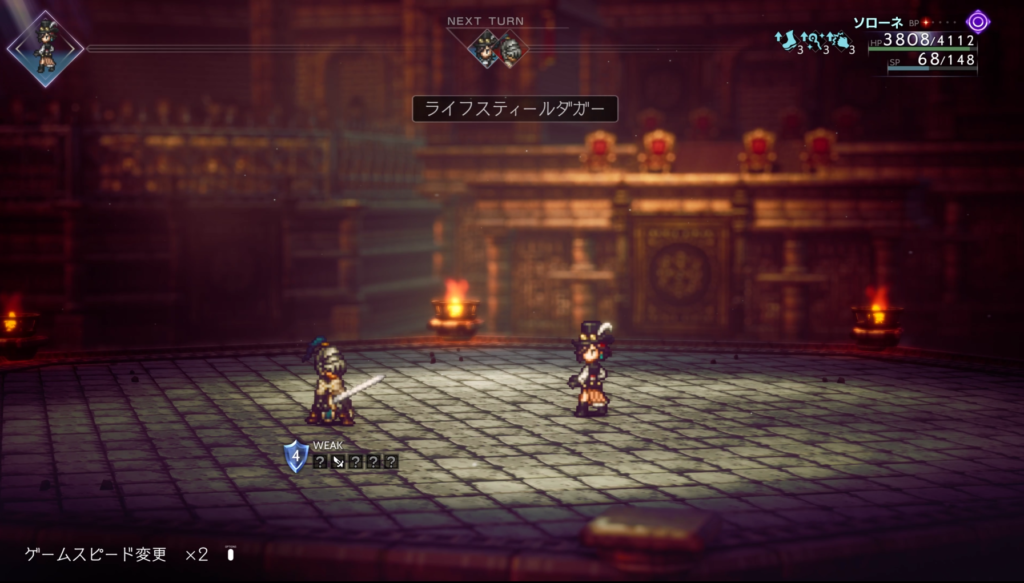Click the hat-wearing character's next-turn portrait

[x=486, y=49]
